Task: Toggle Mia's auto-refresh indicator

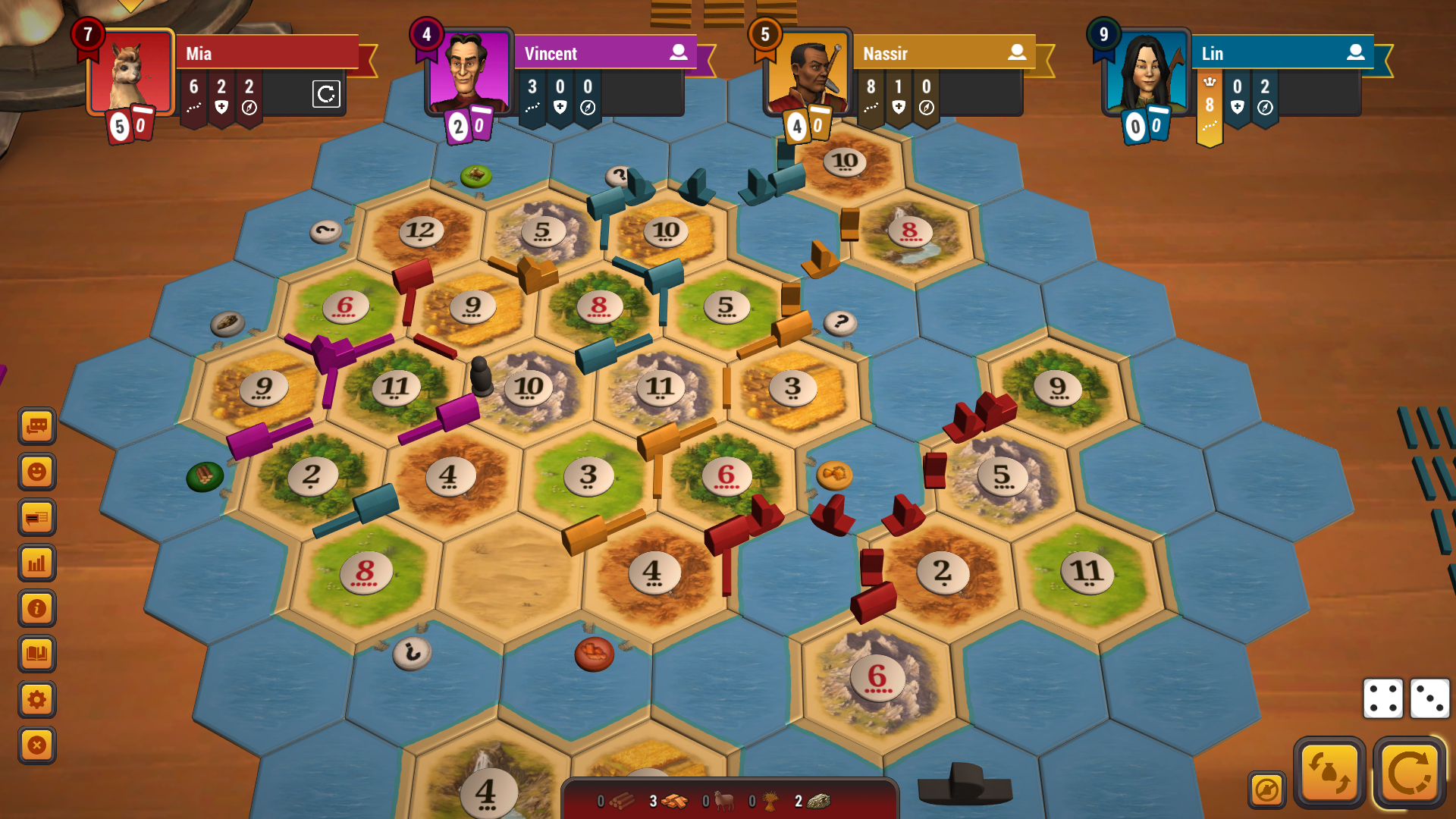Action: click(327, 95)
